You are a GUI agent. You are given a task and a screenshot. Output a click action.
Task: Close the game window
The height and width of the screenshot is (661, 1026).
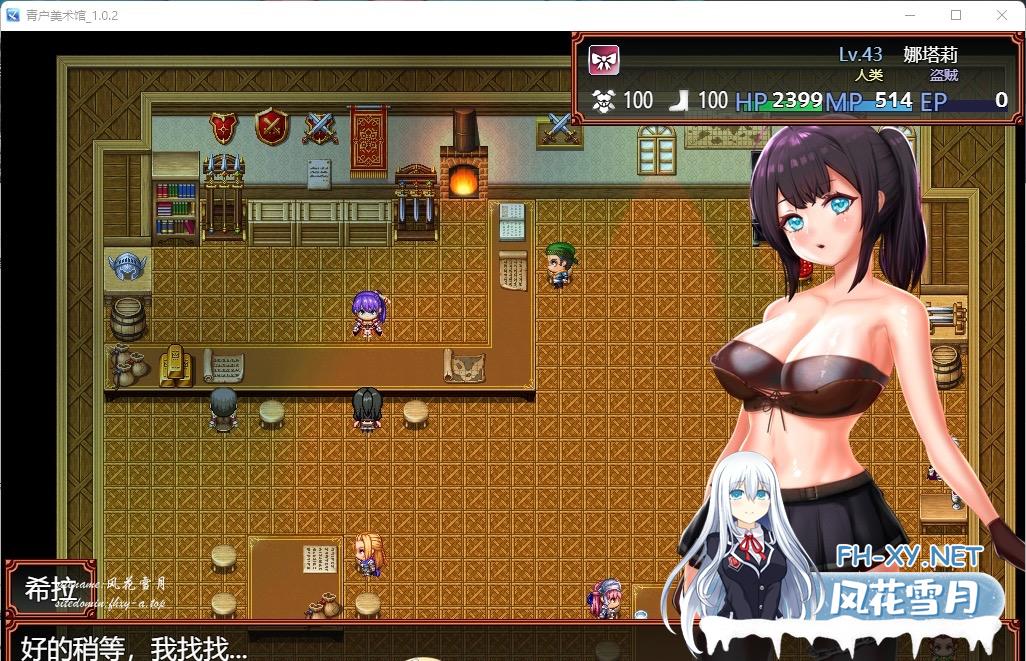tap(1002, 15)
